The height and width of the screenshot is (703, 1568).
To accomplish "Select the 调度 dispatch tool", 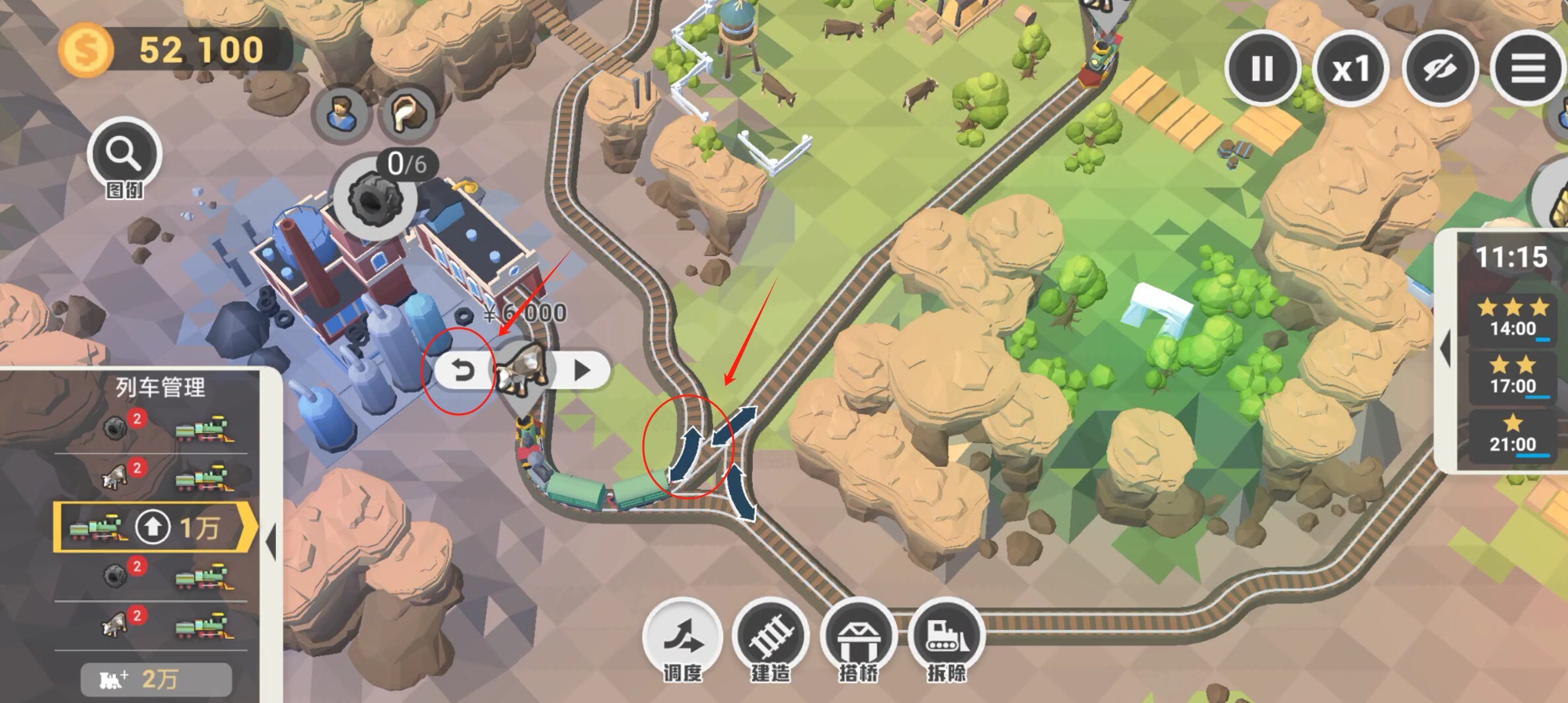I will pos(682,636).
